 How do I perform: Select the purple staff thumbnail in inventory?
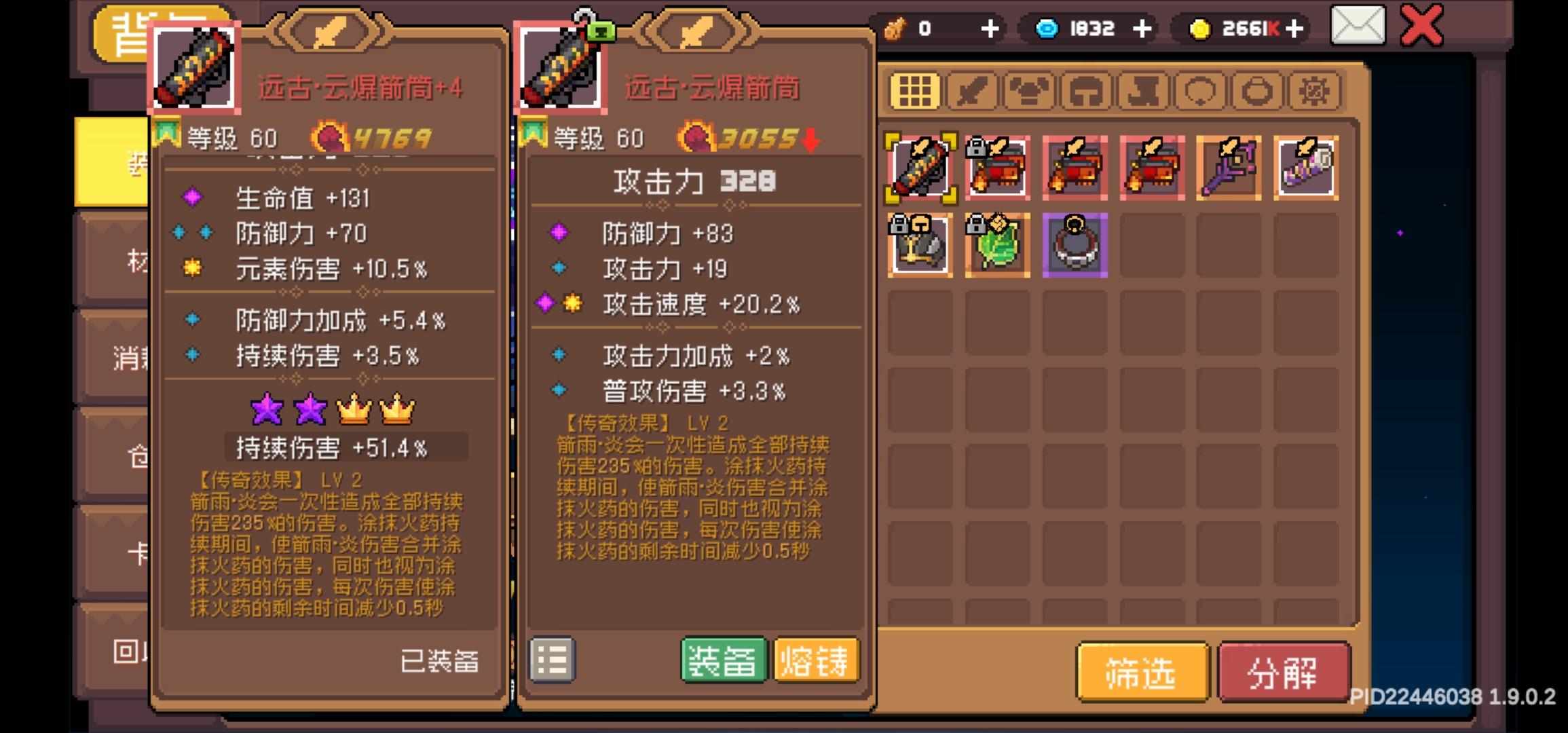tap(1227, 168)
